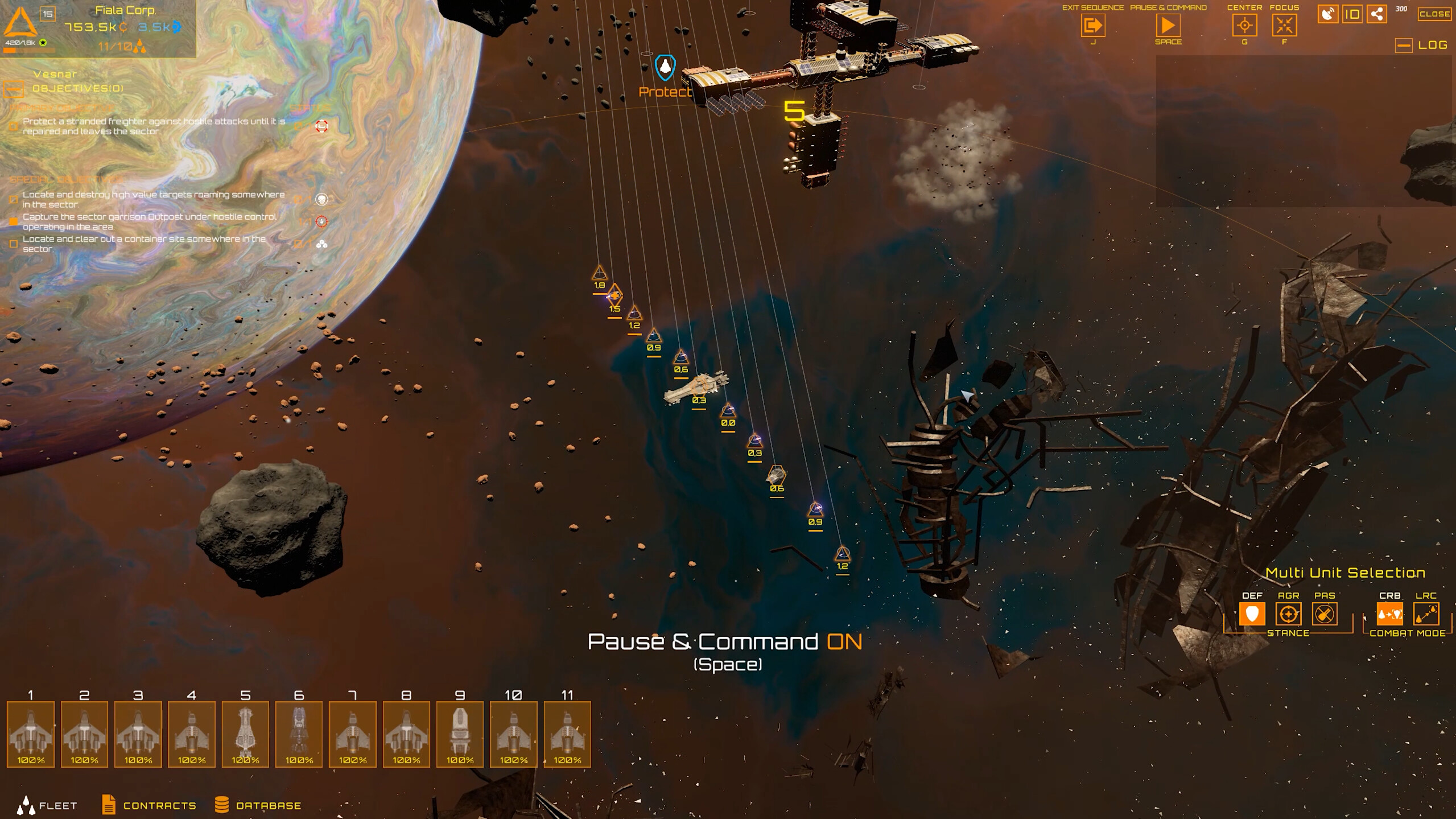
Task: Set stance to Aggressive (AGR)
Action: (x=1288, y=614)
